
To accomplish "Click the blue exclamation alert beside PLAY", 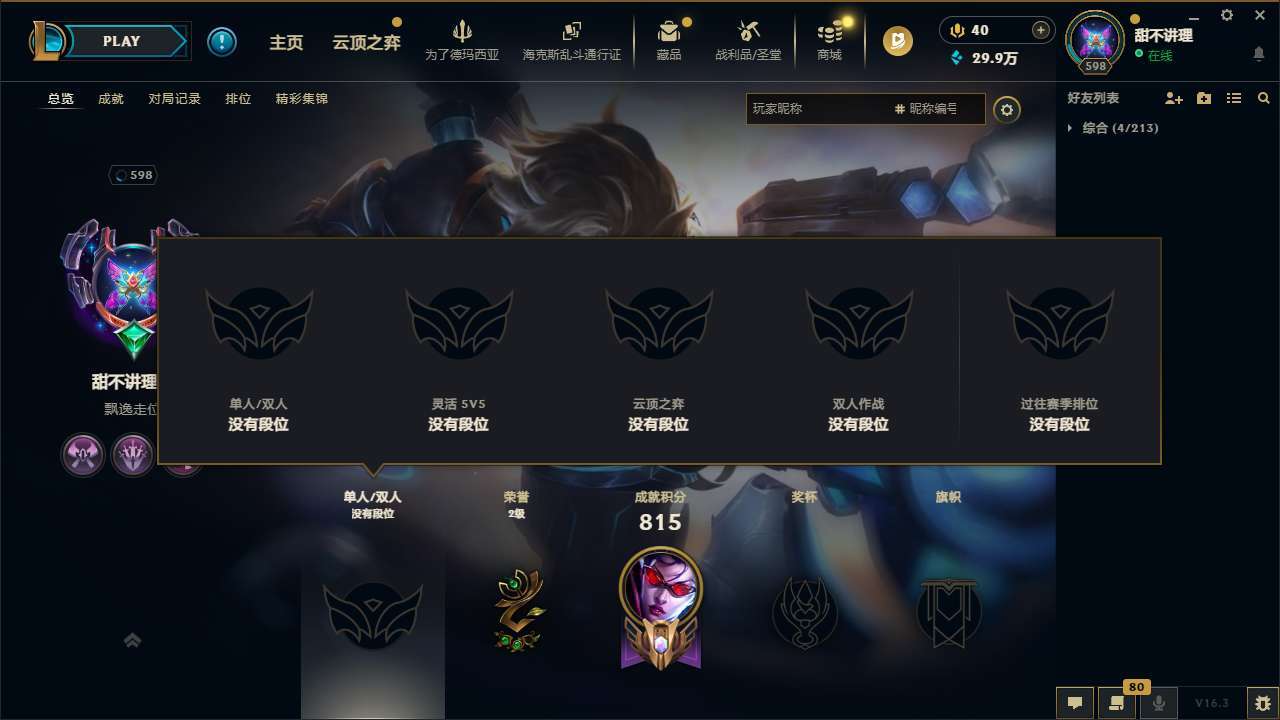I will (x=222, y=41).
